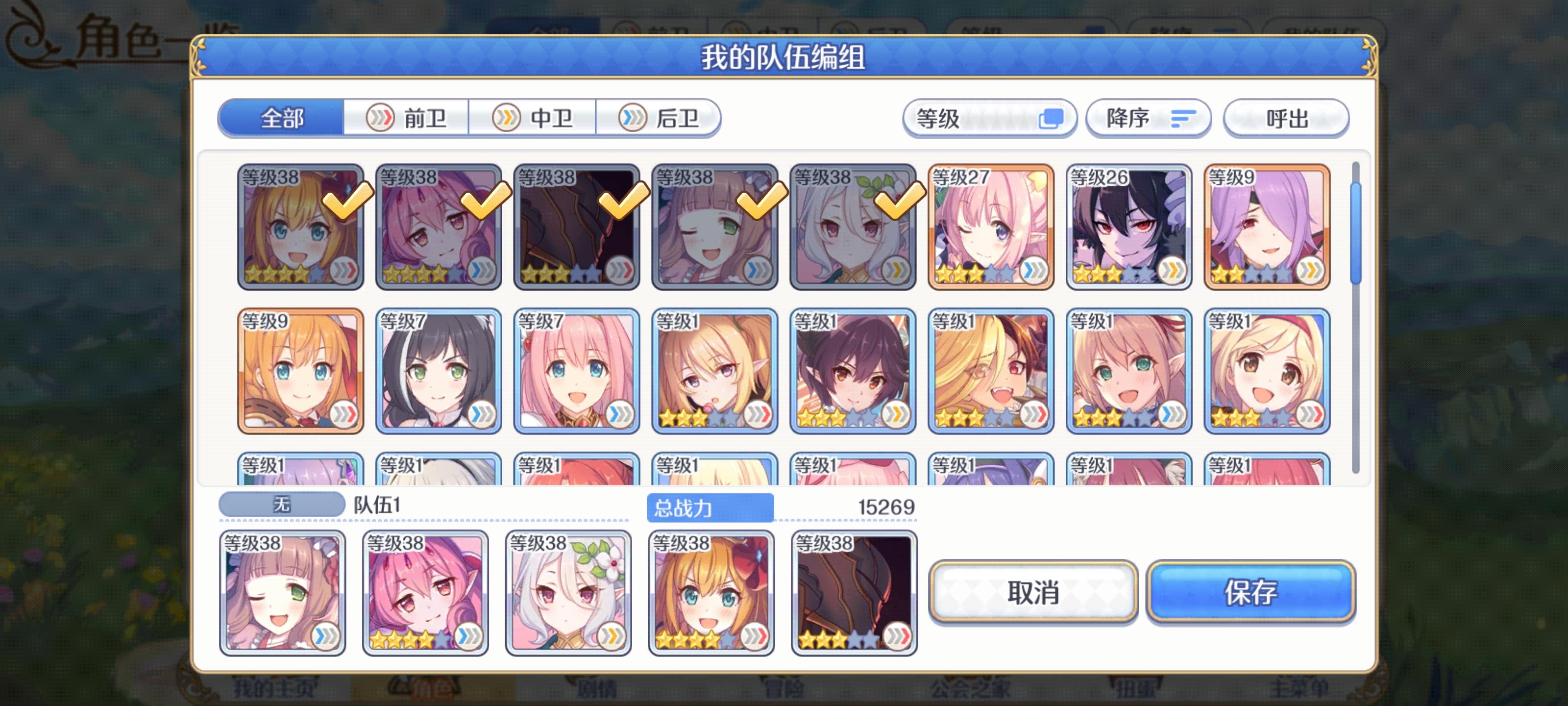Deselect the checked level 38 orange-haired character
Viewport: 1568px width, 706px height.
(301, 228)
